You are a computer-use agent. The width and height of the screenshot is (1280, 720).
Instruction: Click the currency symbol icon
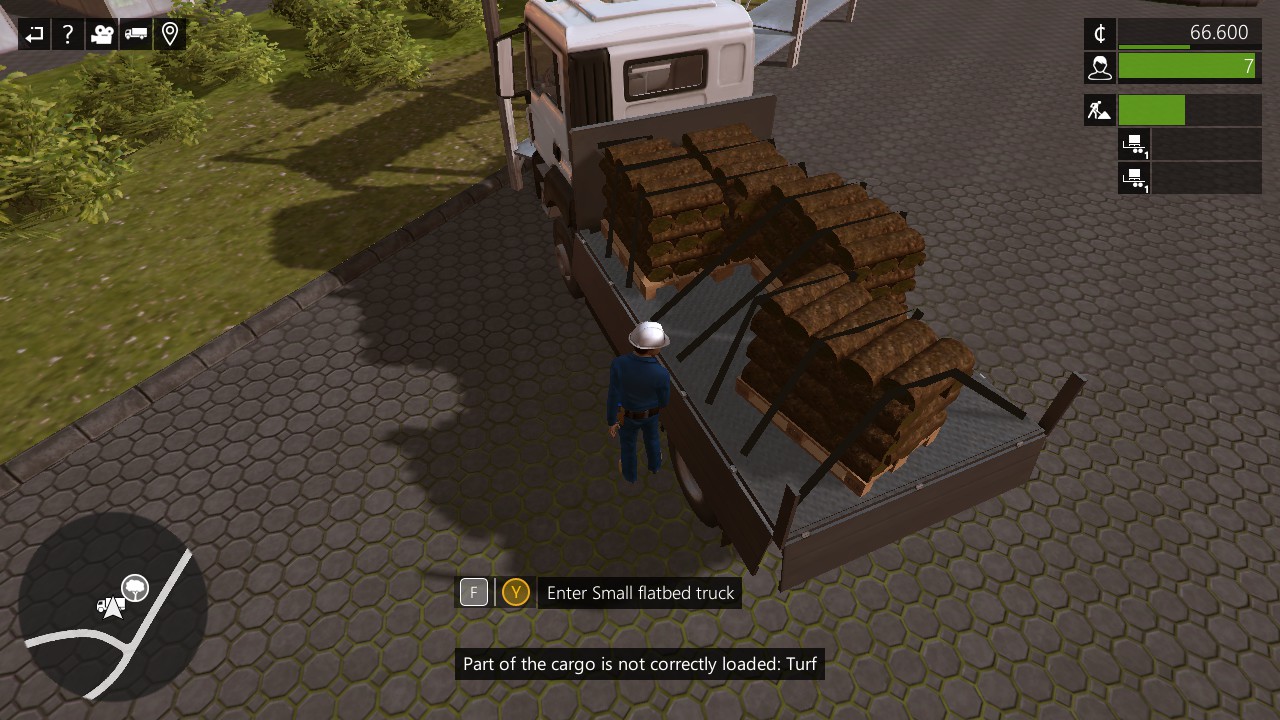pos(1100,33)
